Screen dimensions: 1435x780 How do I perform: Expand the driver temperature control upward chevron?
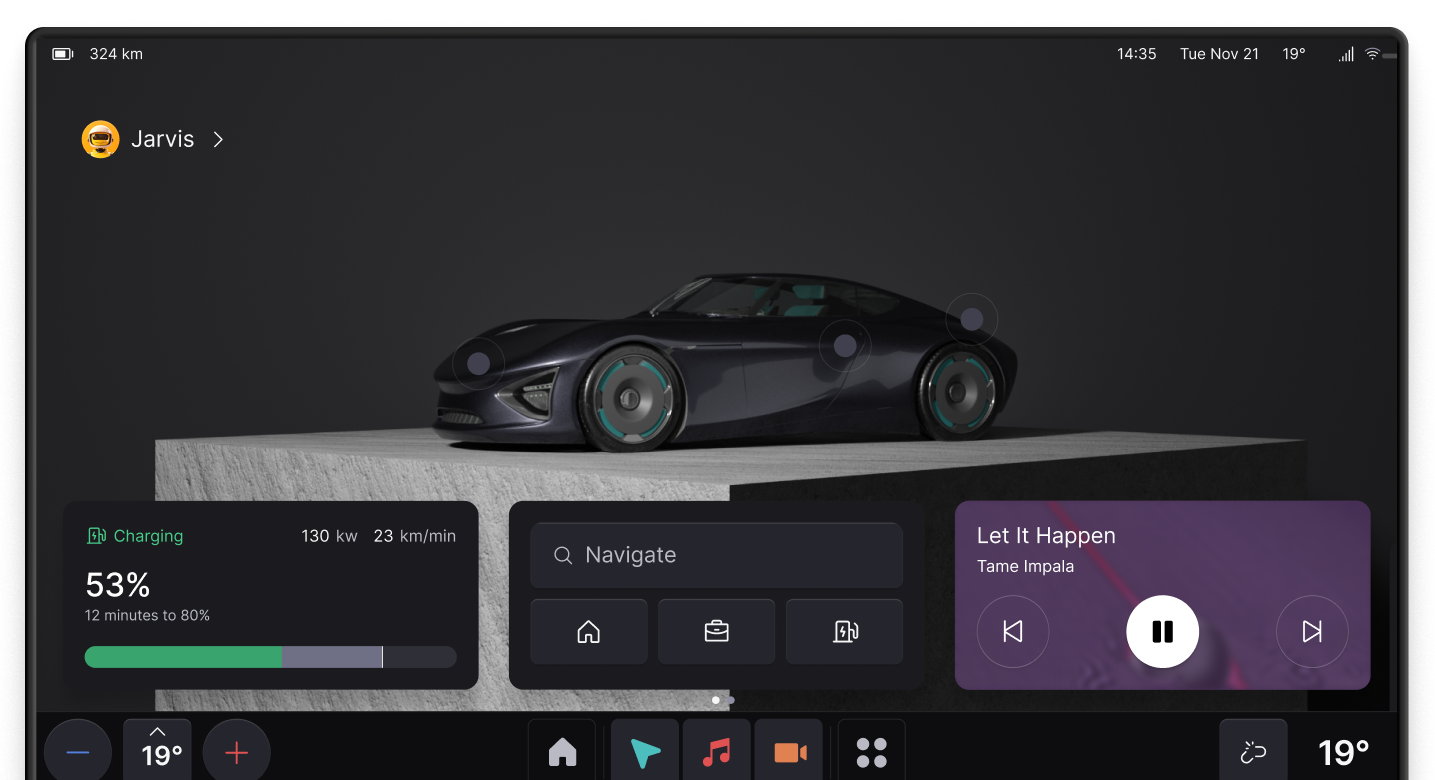point(157,730)
